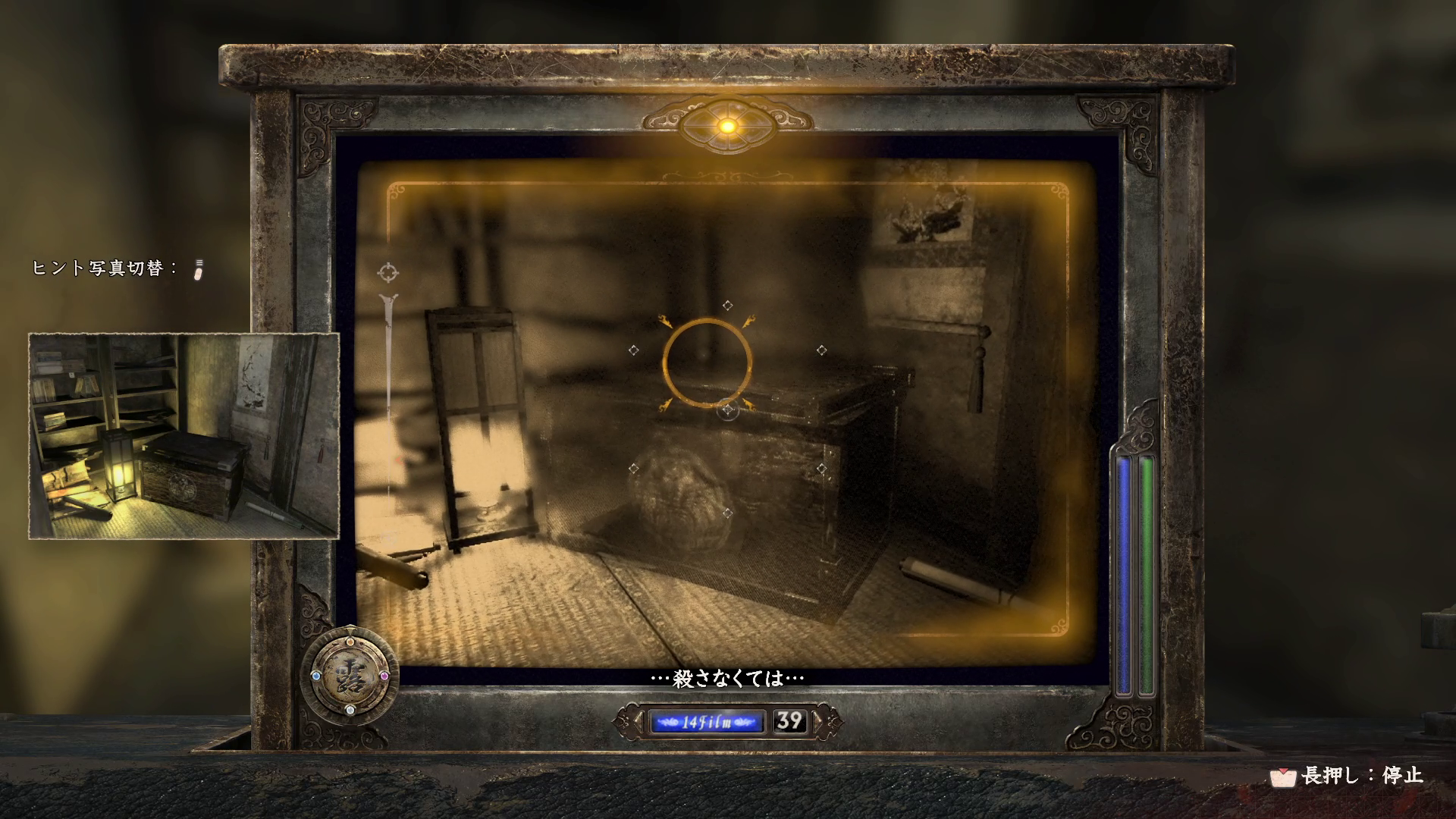This screenshot has width=1456, height=819.
Task: Select the 14 Film type display
Action: (x=706, y=721)
